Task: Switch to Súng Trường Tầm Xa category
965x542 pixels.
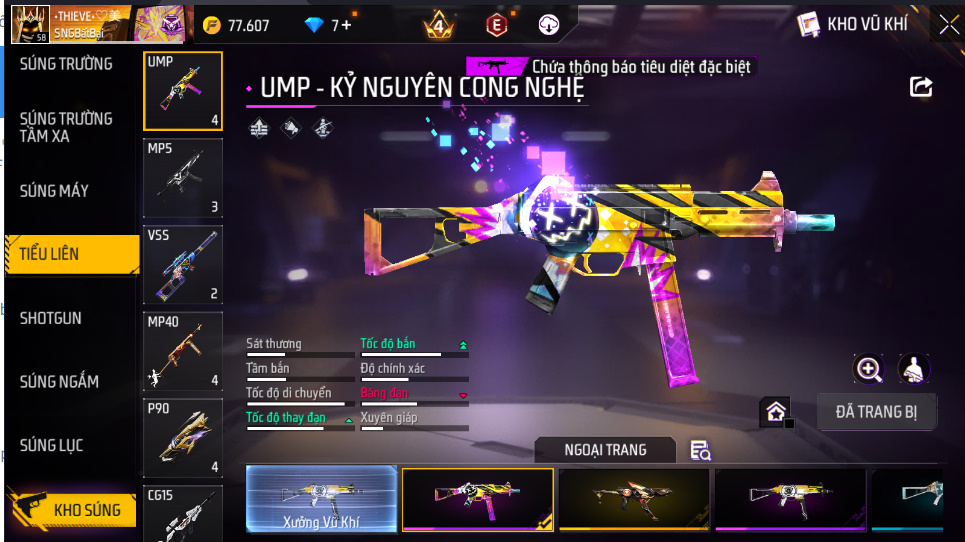Action: [x=66, y=127]
